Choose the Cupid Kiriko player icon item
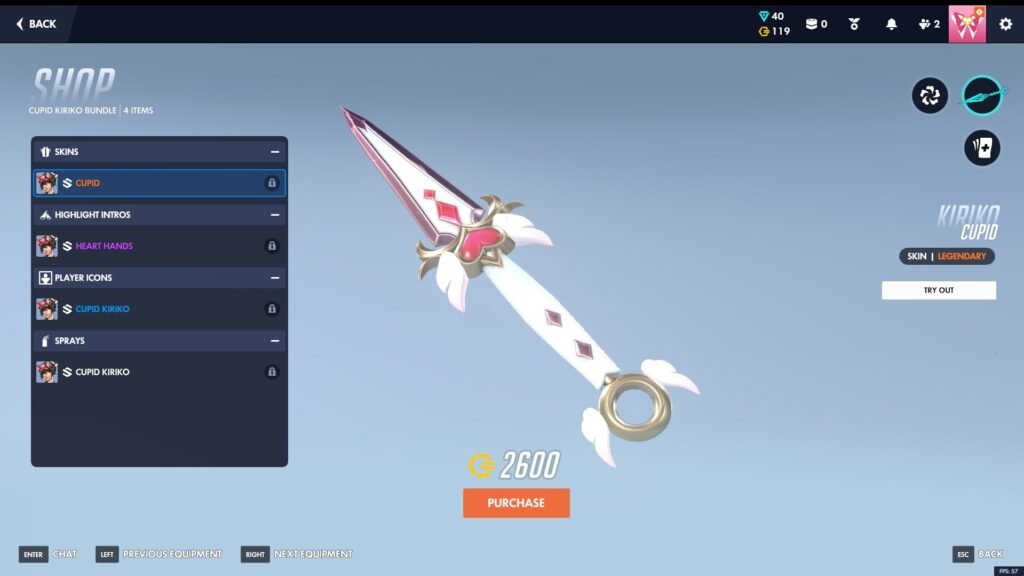The width and height of the screenshot is (1024, 576). click(x=159, y=309)
